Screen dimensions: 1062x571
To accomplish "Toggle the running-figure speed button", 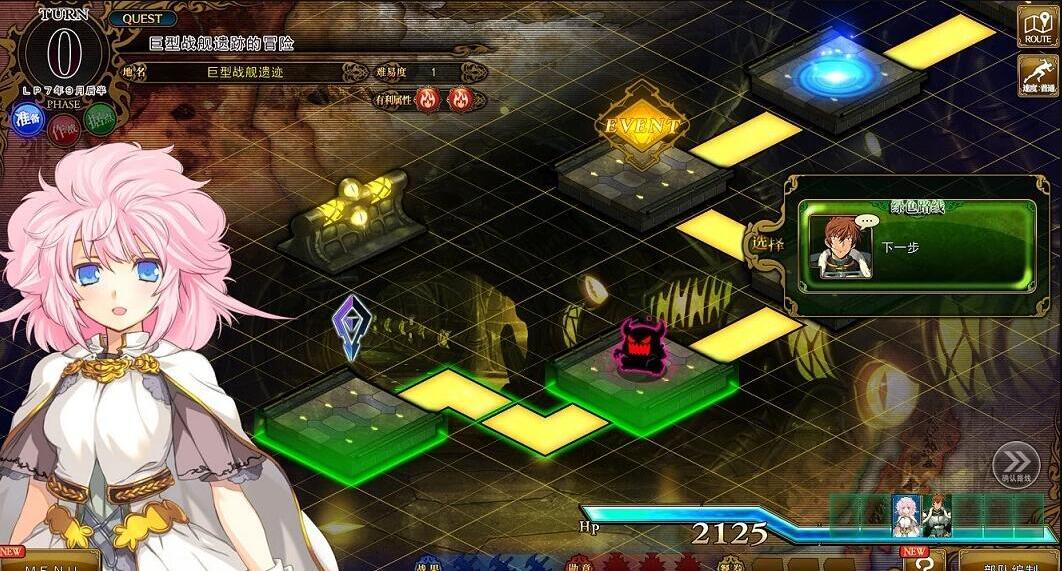I will [1038, 76].
